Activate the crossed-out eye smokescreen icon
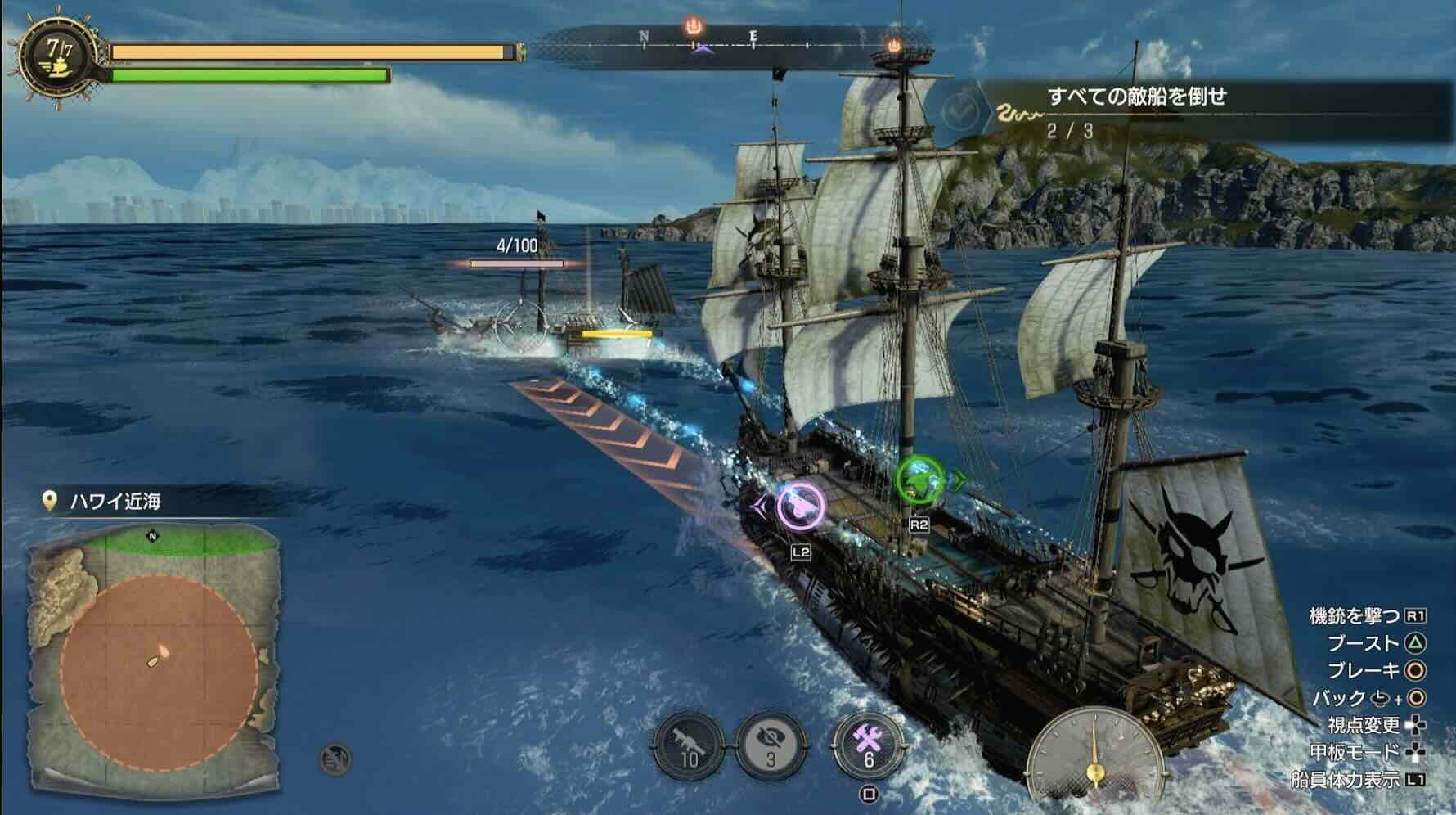The image size is (1456, 815). 771,745
